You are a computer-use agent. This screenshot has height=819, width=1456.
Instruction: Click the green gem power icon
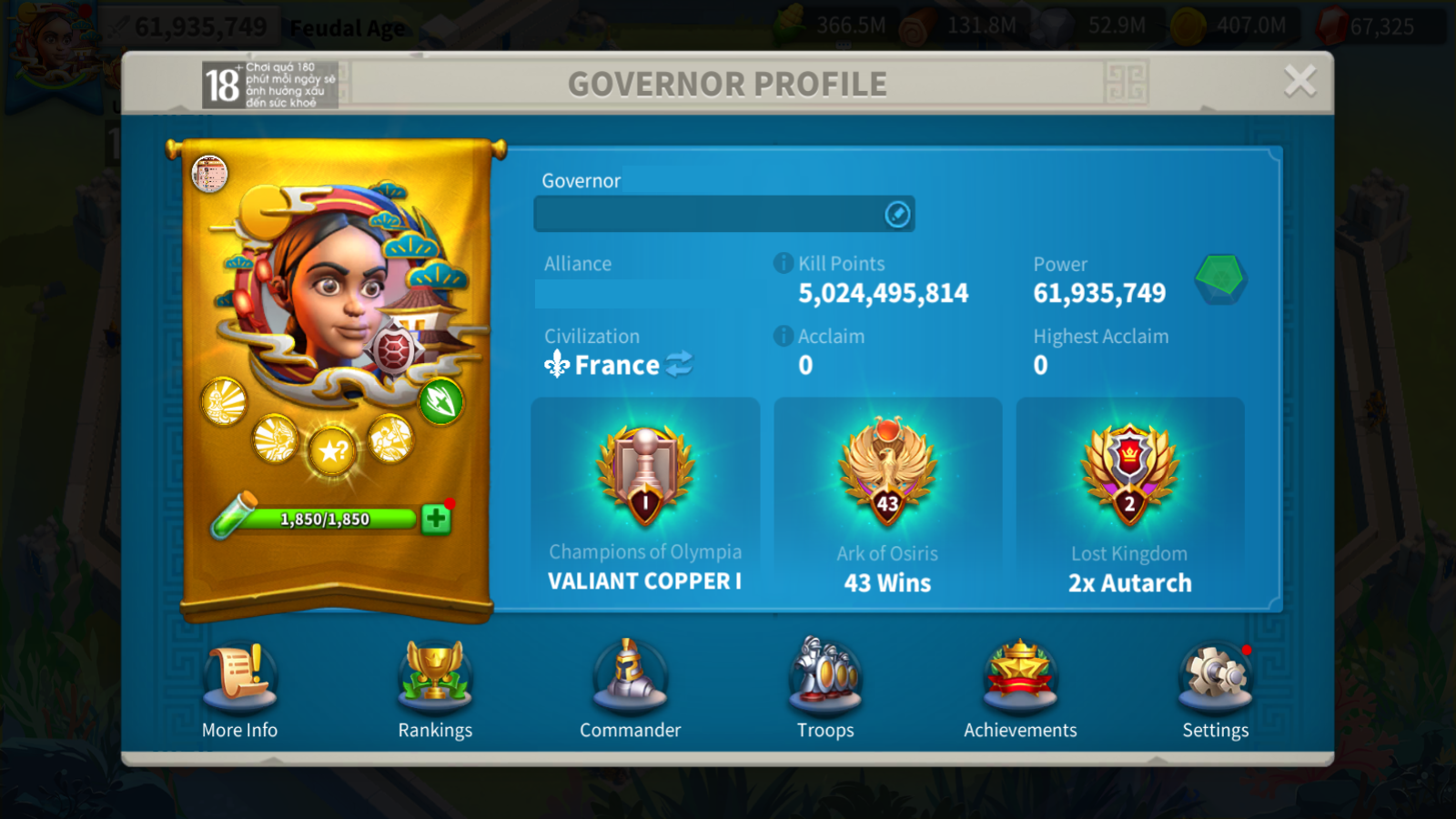pos(1219,278)
